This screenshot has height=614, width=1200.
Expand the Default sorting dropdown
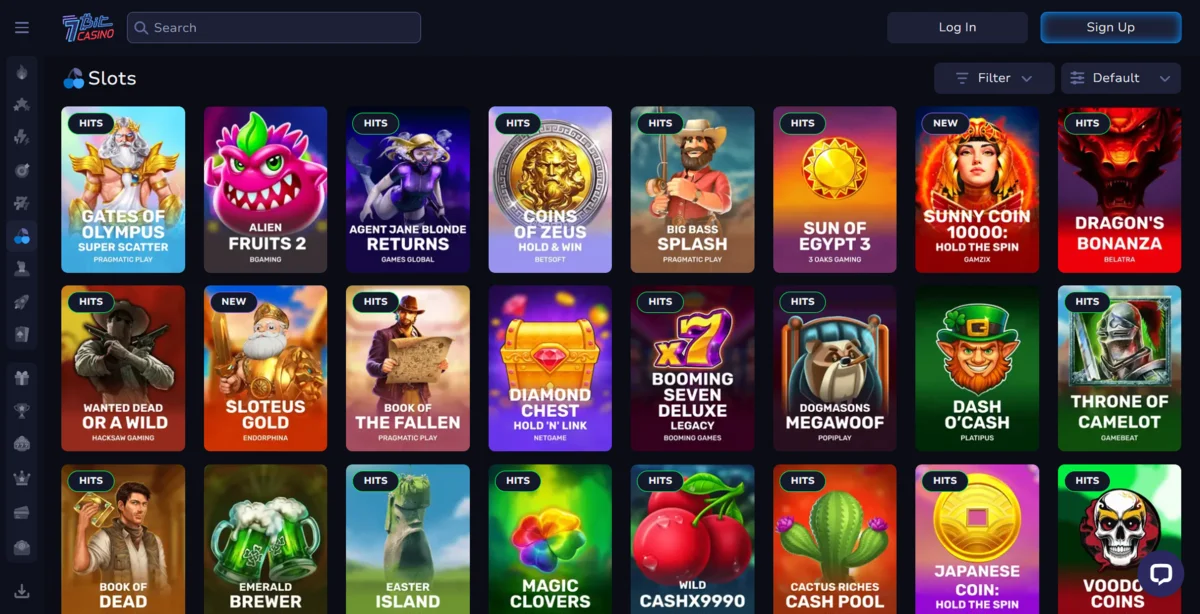pos(1120,78)
